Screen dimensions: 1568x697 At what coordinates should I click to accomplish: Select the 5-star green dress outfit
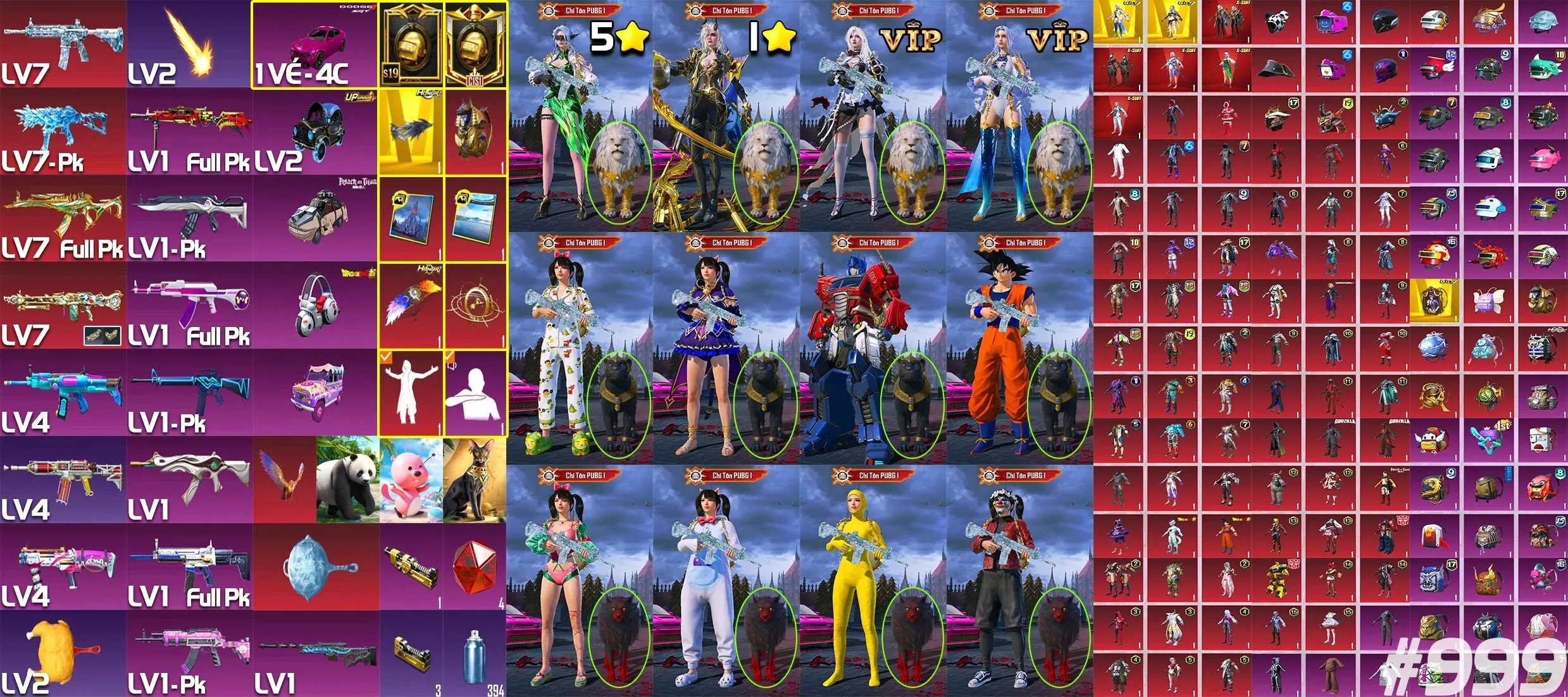579,116
